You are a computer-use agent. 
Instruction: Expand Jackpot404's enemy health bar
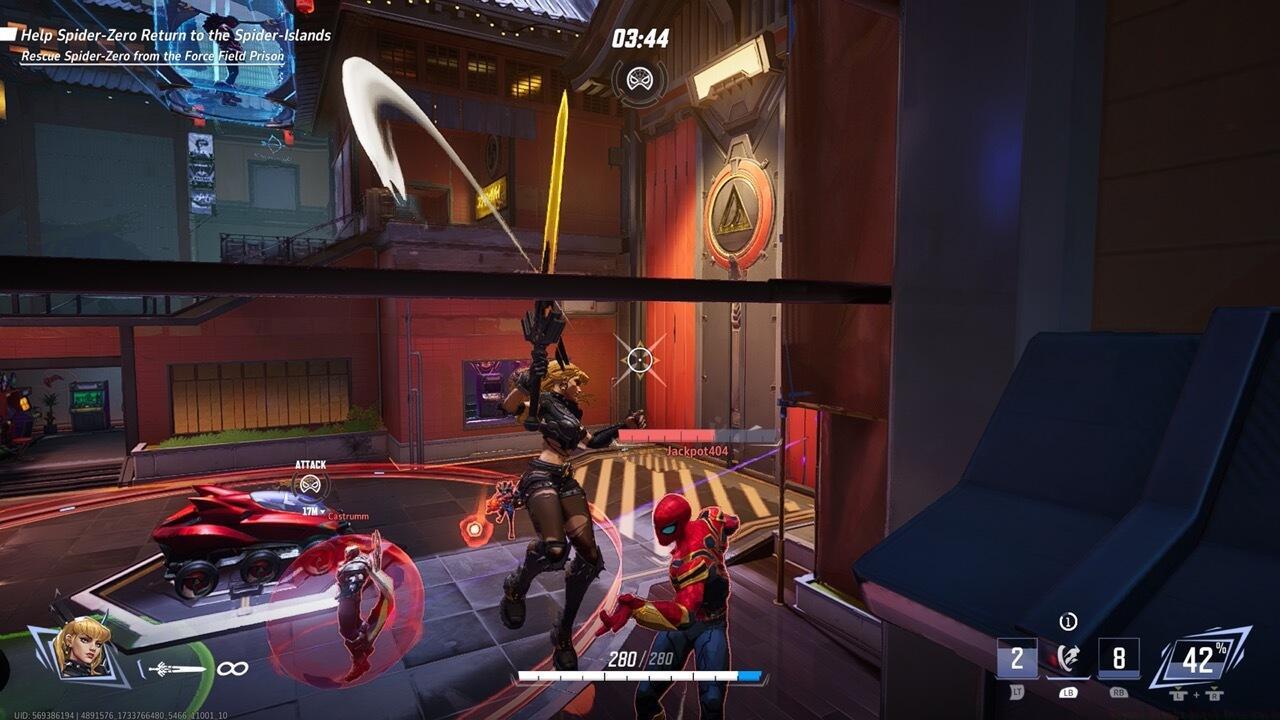point(700,432)
